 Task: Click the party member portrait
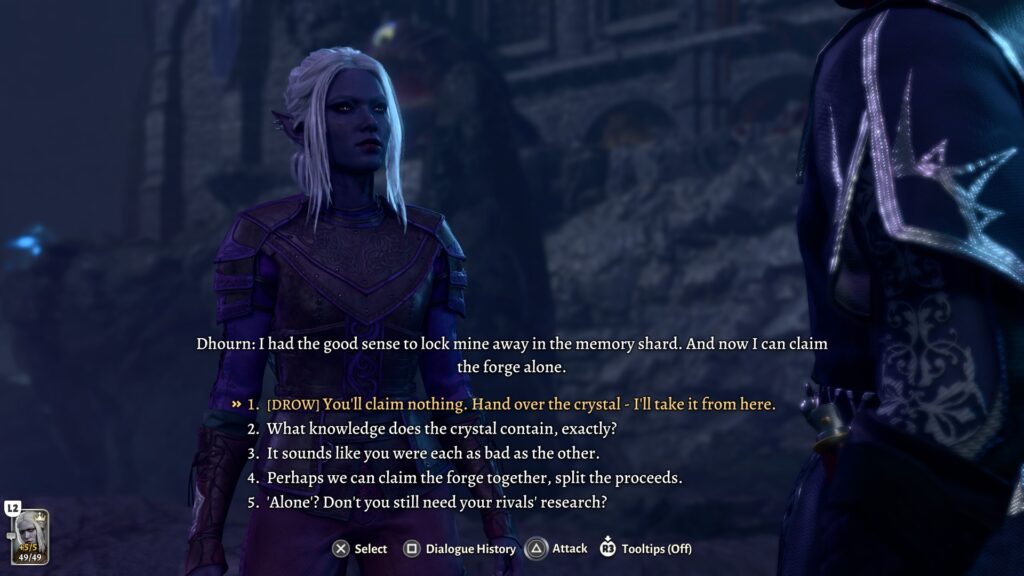[28, 537]
